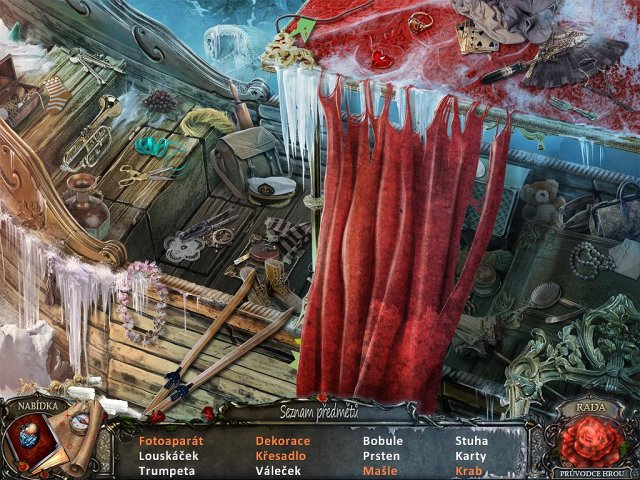Open the Nabídka menu
Viewport: 640px width, 480px height.
pyautogui.click(x=35, y=406)
